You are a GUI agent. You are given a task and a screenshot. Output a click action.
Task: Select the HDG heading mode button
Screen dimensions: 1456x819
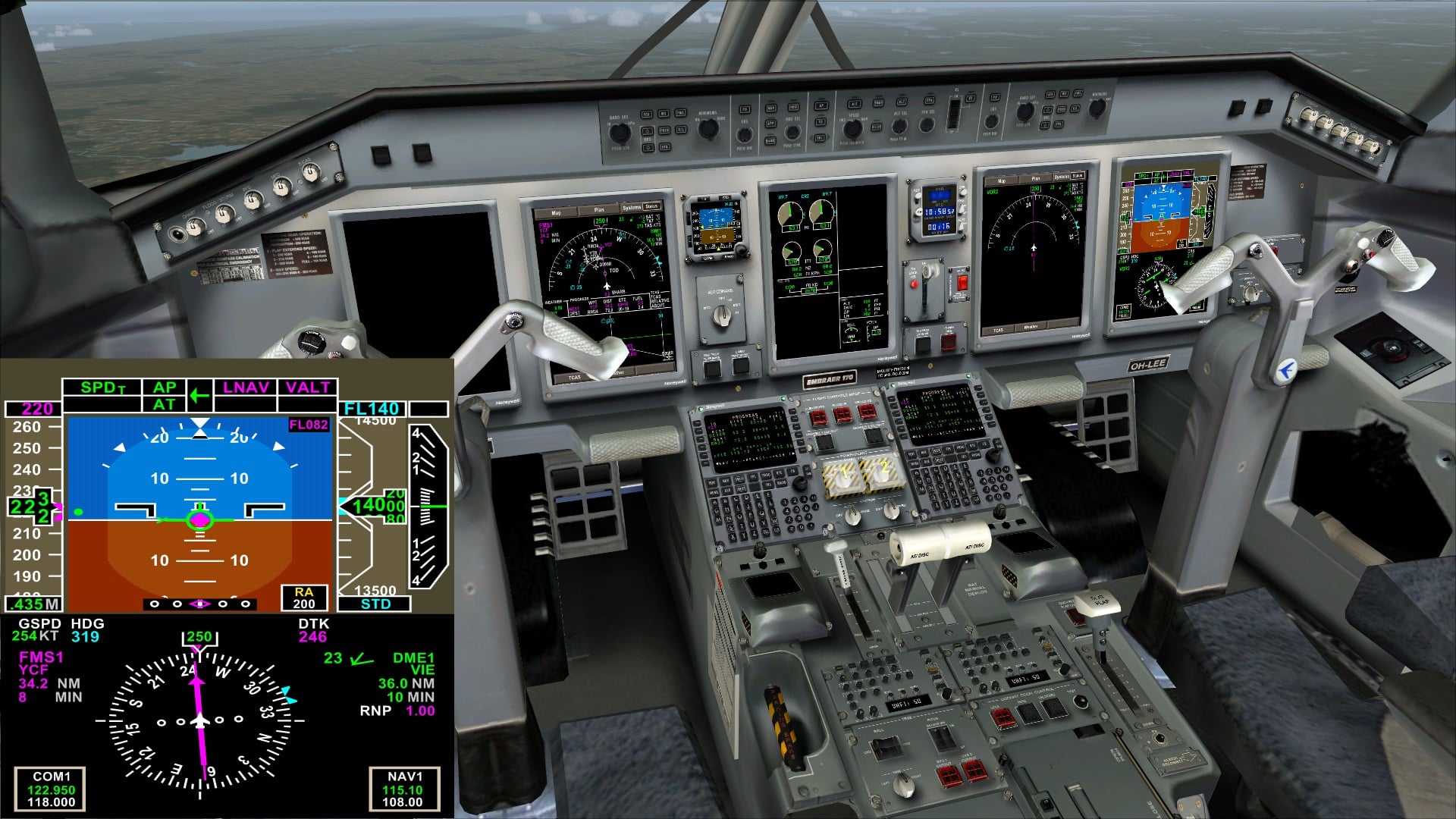click(795, 107)
